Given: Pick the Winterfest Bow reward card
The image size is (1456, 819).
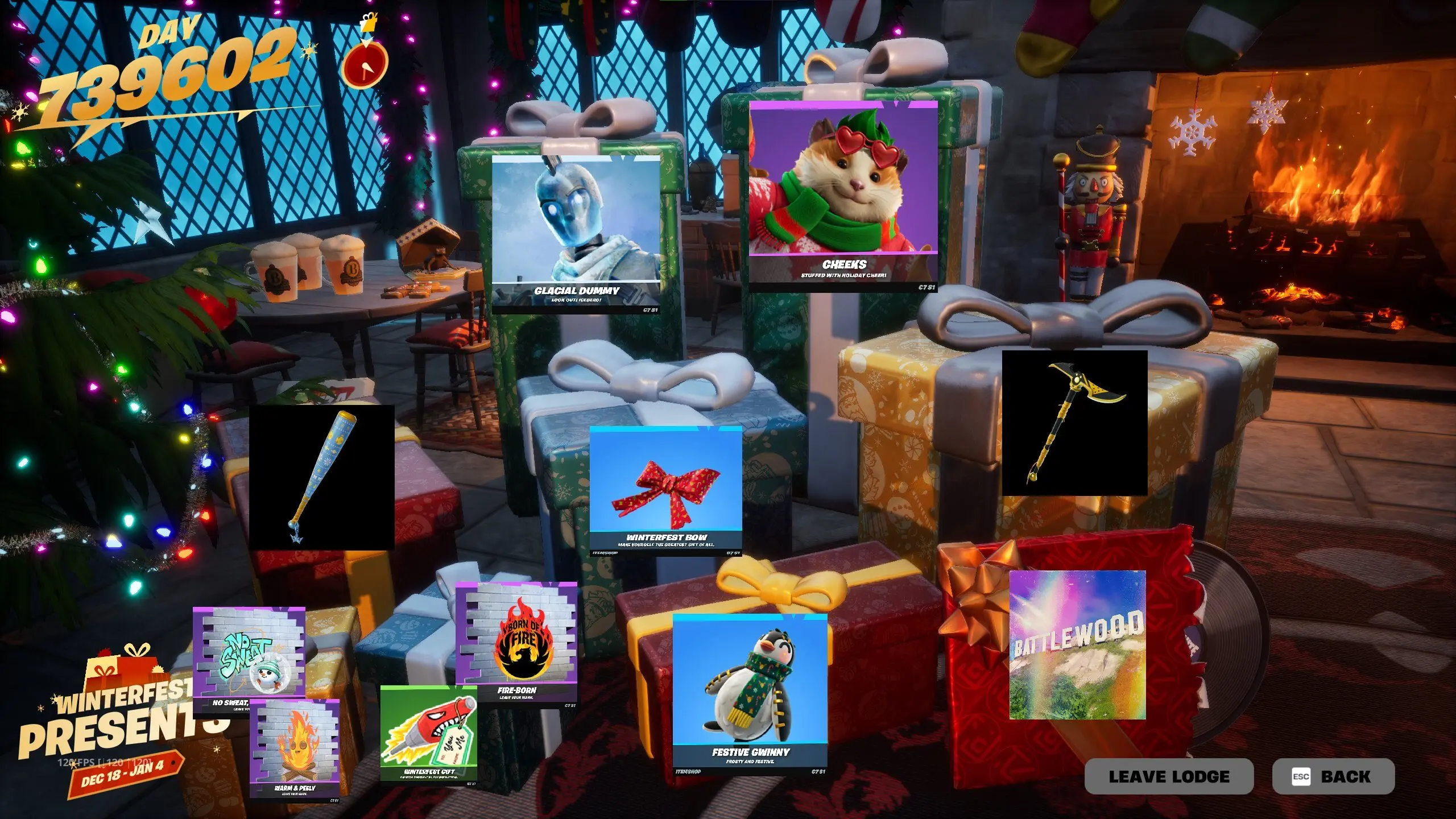Looking at the screenshot, I should [x=665, y=489].
